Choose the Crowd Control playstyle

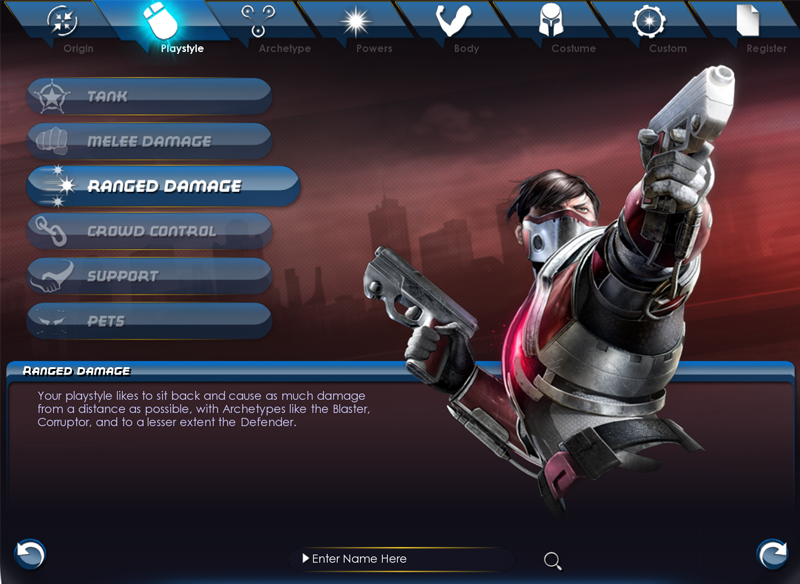click(x=149, y=231)
